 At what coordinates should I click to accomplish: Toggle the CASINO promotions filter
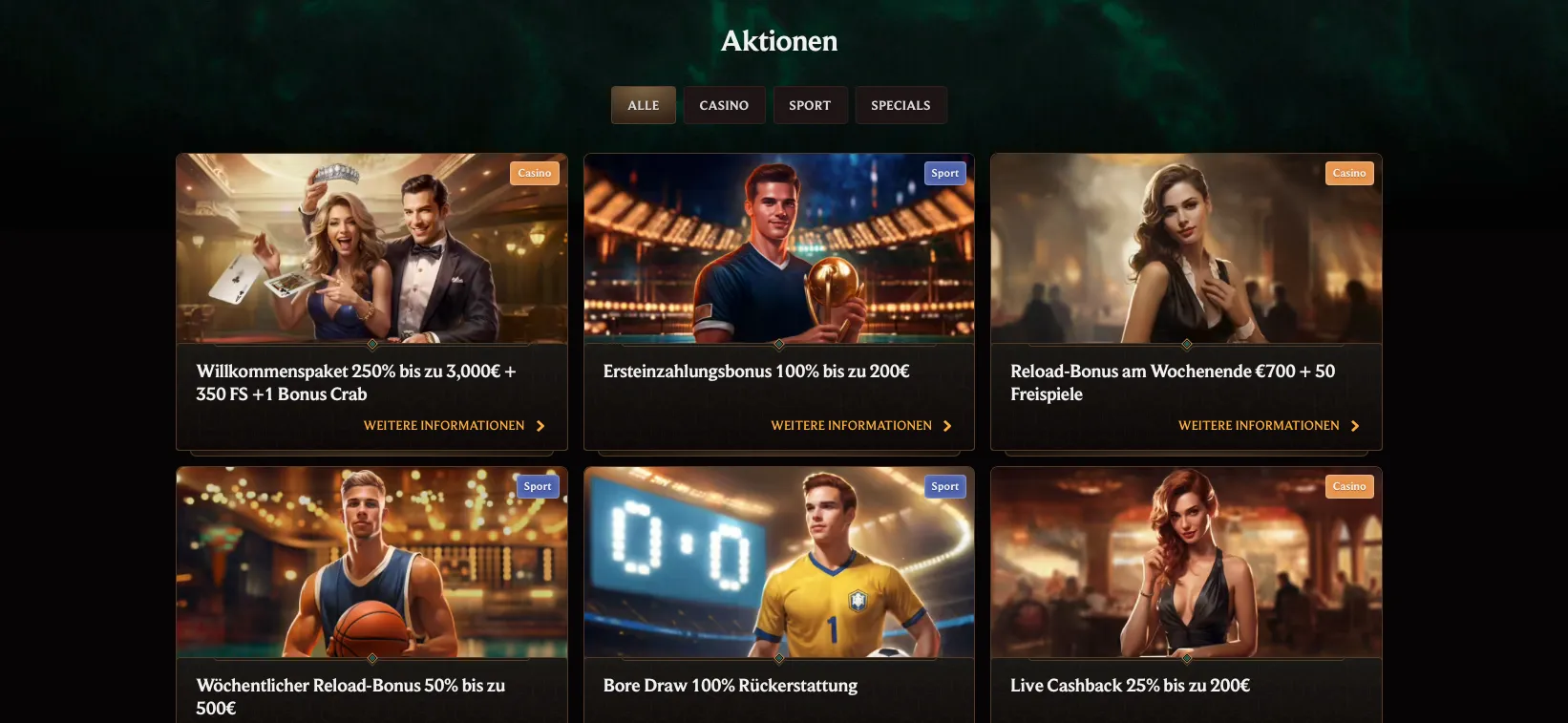(724, 105)
